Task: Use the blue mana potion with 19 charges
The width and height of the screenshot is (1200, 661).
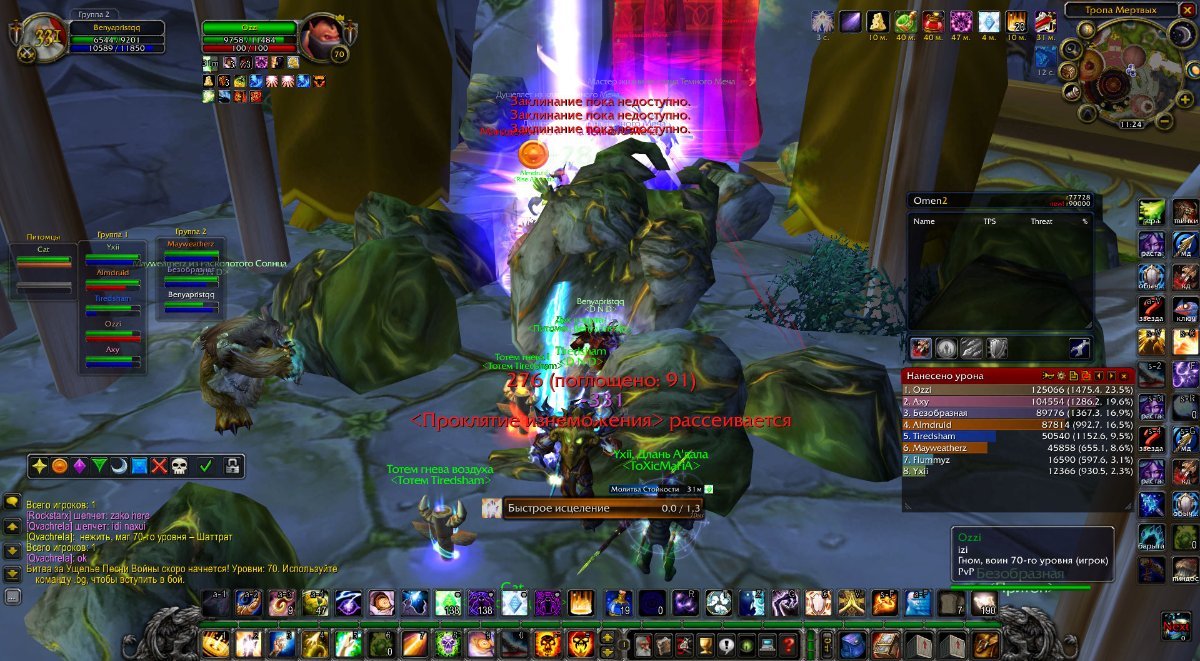Action: [x=618, y=603]
